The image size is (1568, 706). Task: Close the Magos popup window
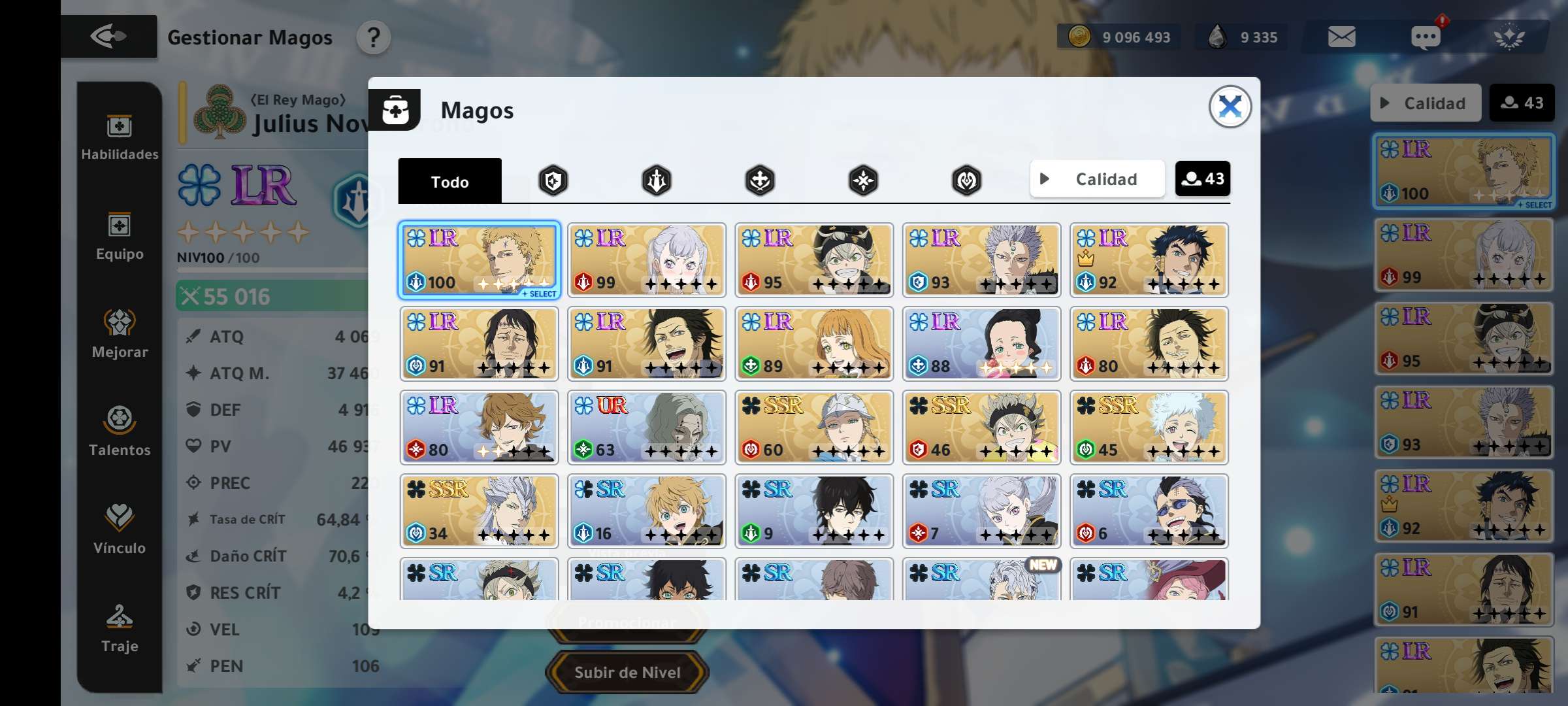coord(1230,107)
